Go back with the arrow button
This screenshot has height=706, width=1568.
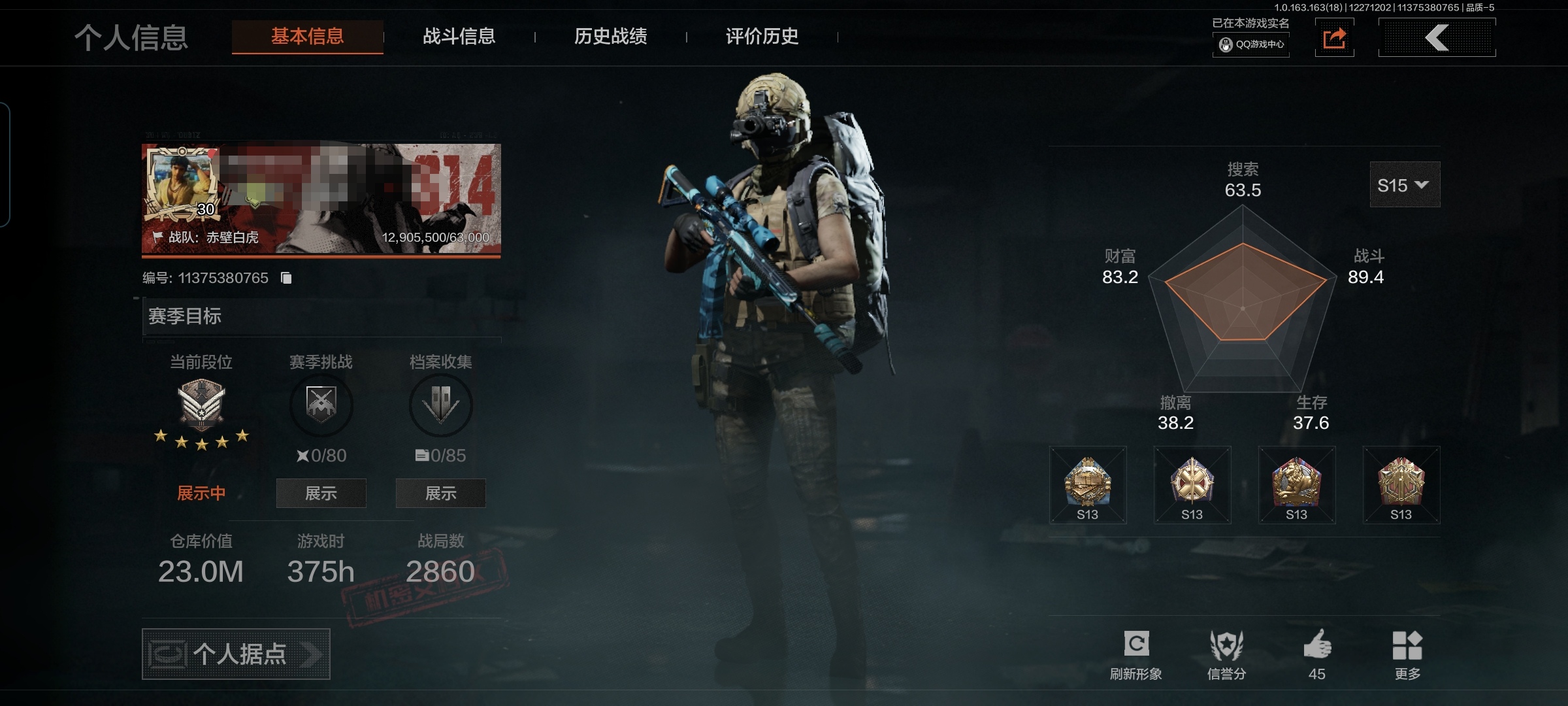(x=1437, y=38)
